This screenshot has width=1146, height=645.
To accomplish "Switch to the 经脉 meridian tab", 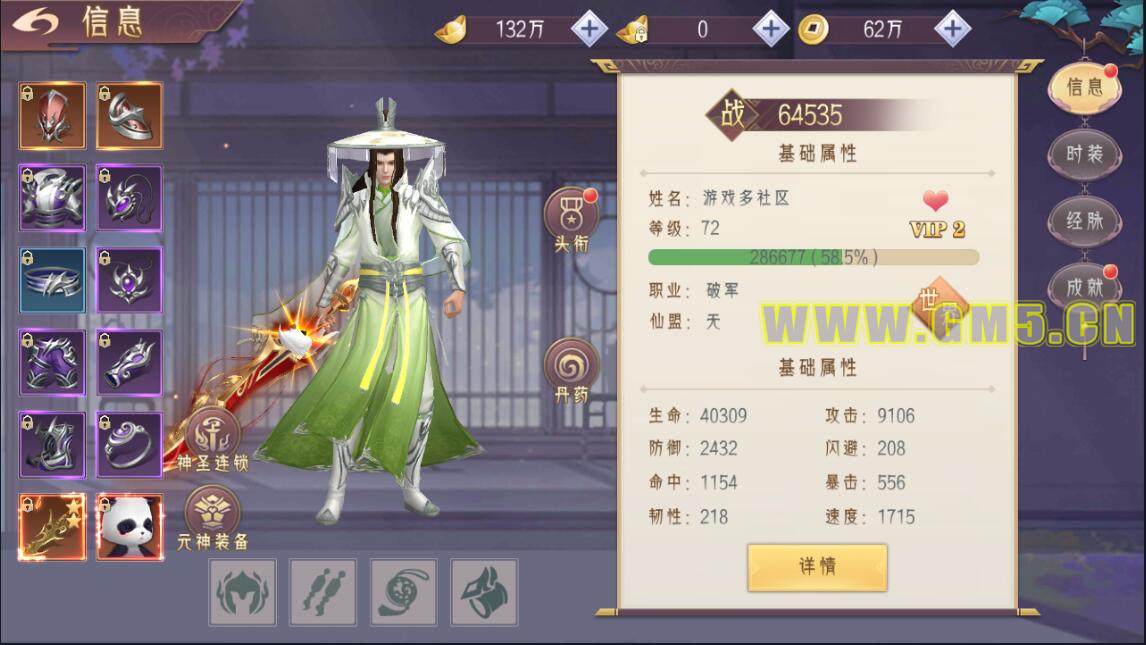I will (x=1084, y=221).
